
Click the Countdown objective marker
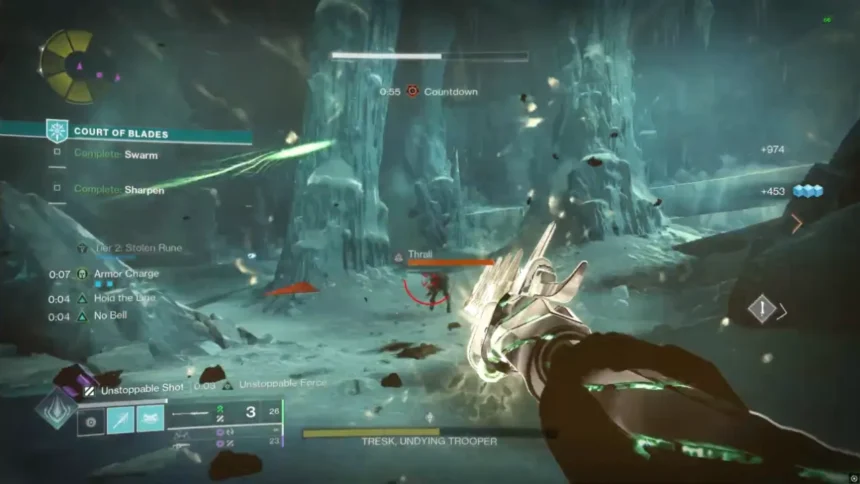411,91
